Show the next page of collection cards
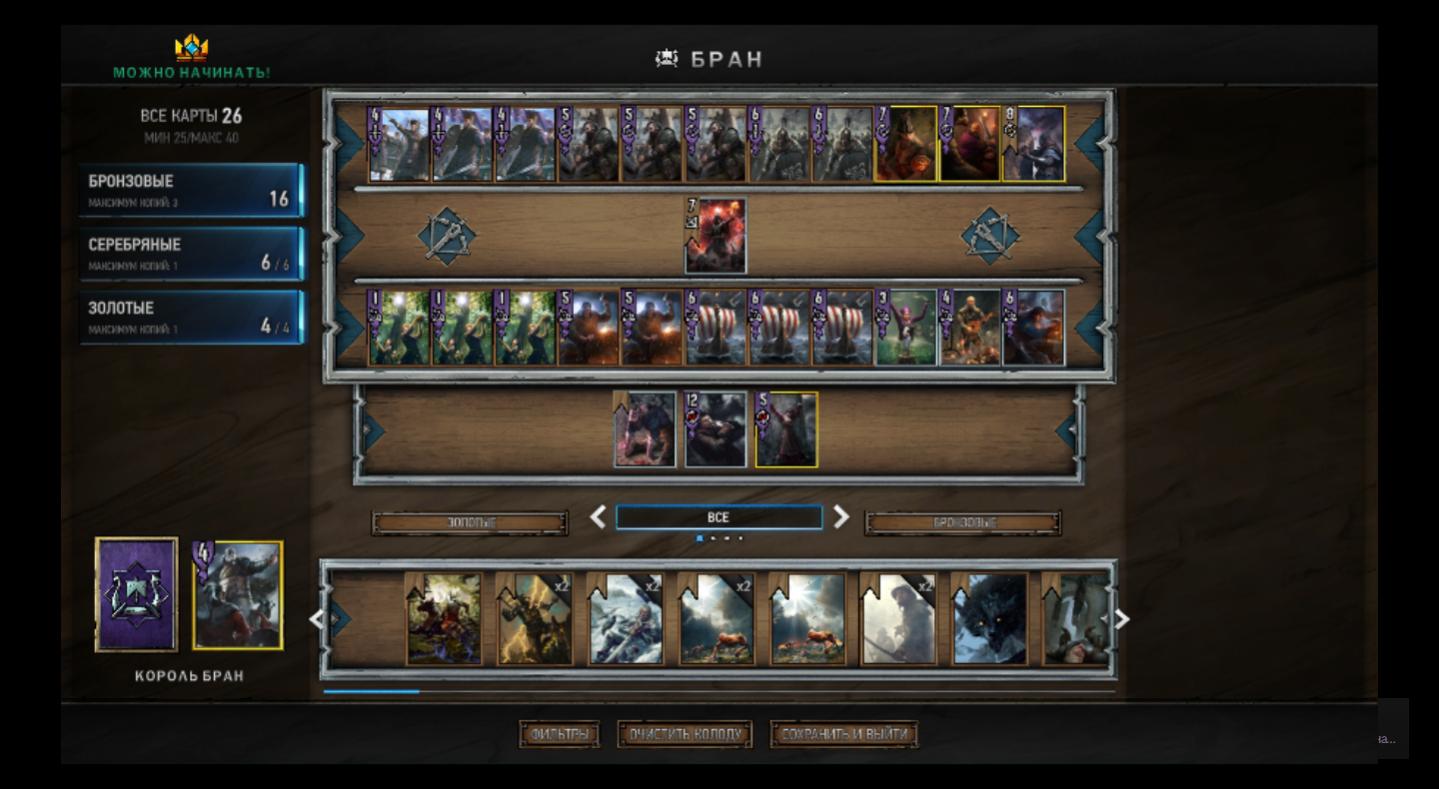 (1122, 620)
